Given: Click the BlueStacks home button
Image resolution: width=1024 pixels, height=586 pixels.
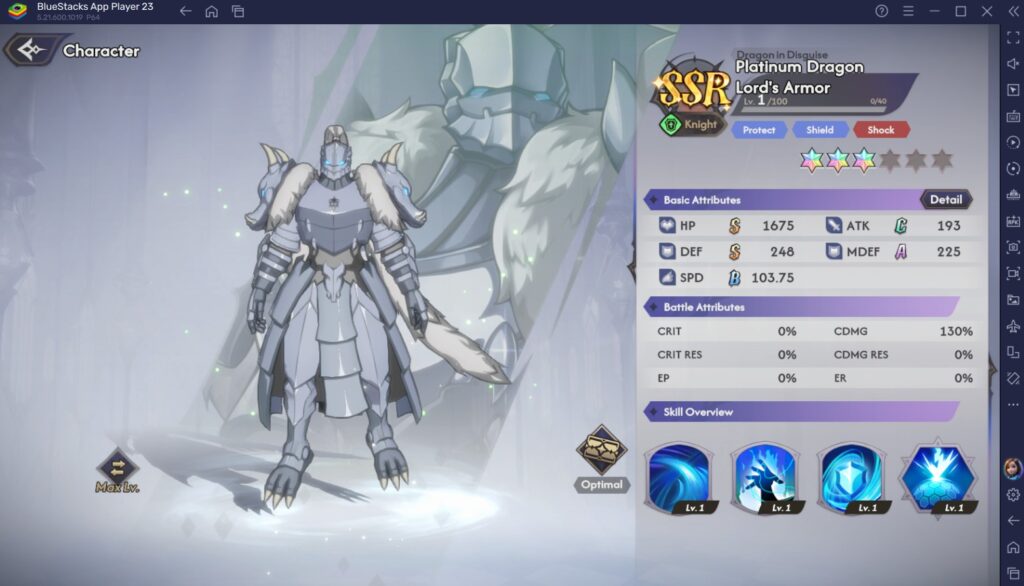Looking at the screenshot, I should [x=211, y=11].
